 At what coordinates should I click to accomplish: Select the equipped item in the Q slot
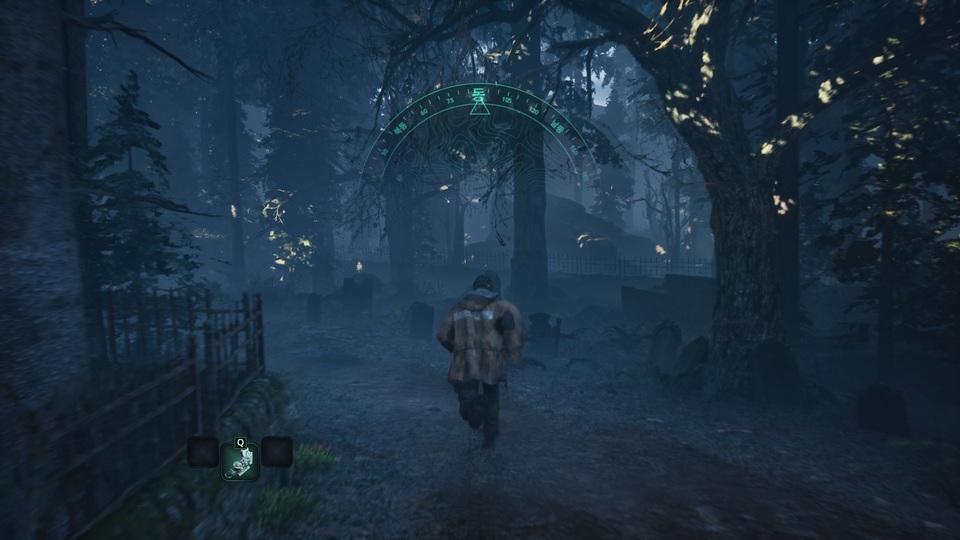click(x=240, y=460)
